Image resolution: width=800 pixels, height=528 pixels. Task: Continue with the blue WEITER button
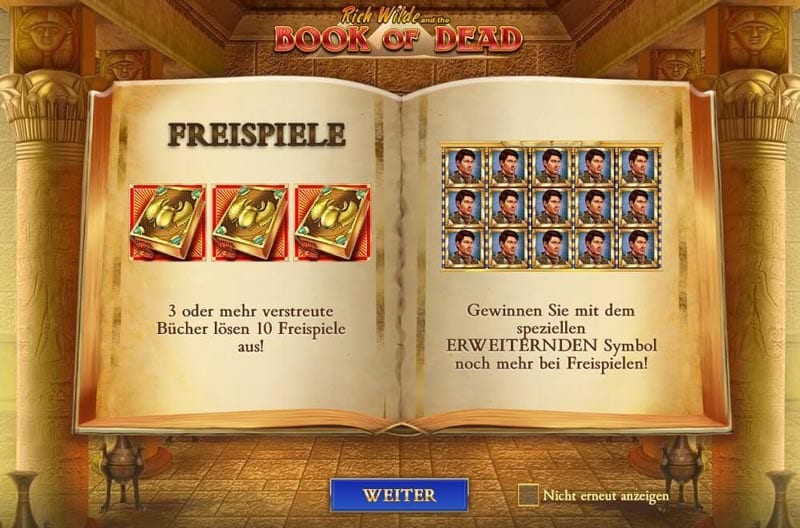coord(399,495)
